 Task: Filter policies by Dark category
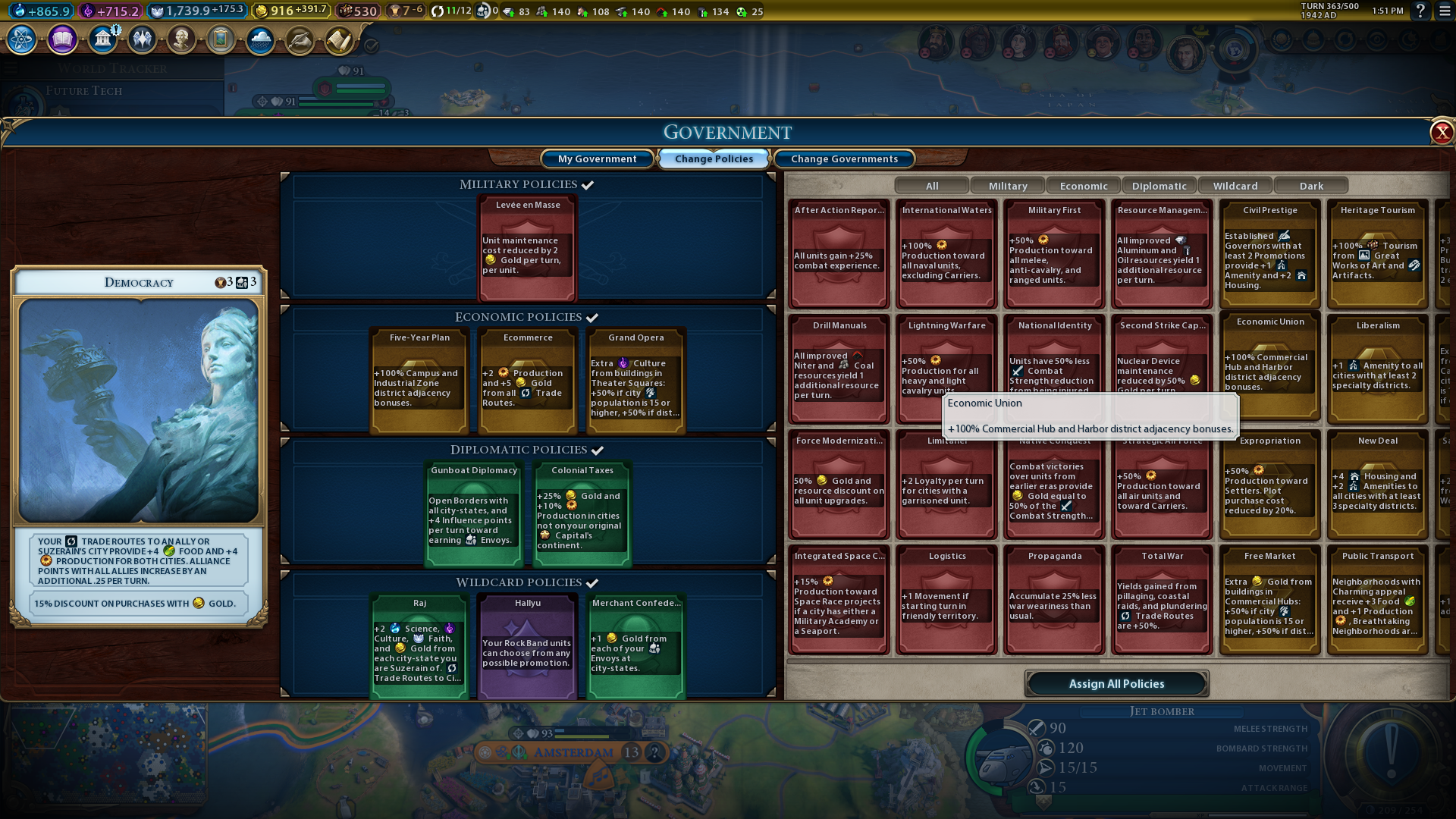pos(1311,186)
